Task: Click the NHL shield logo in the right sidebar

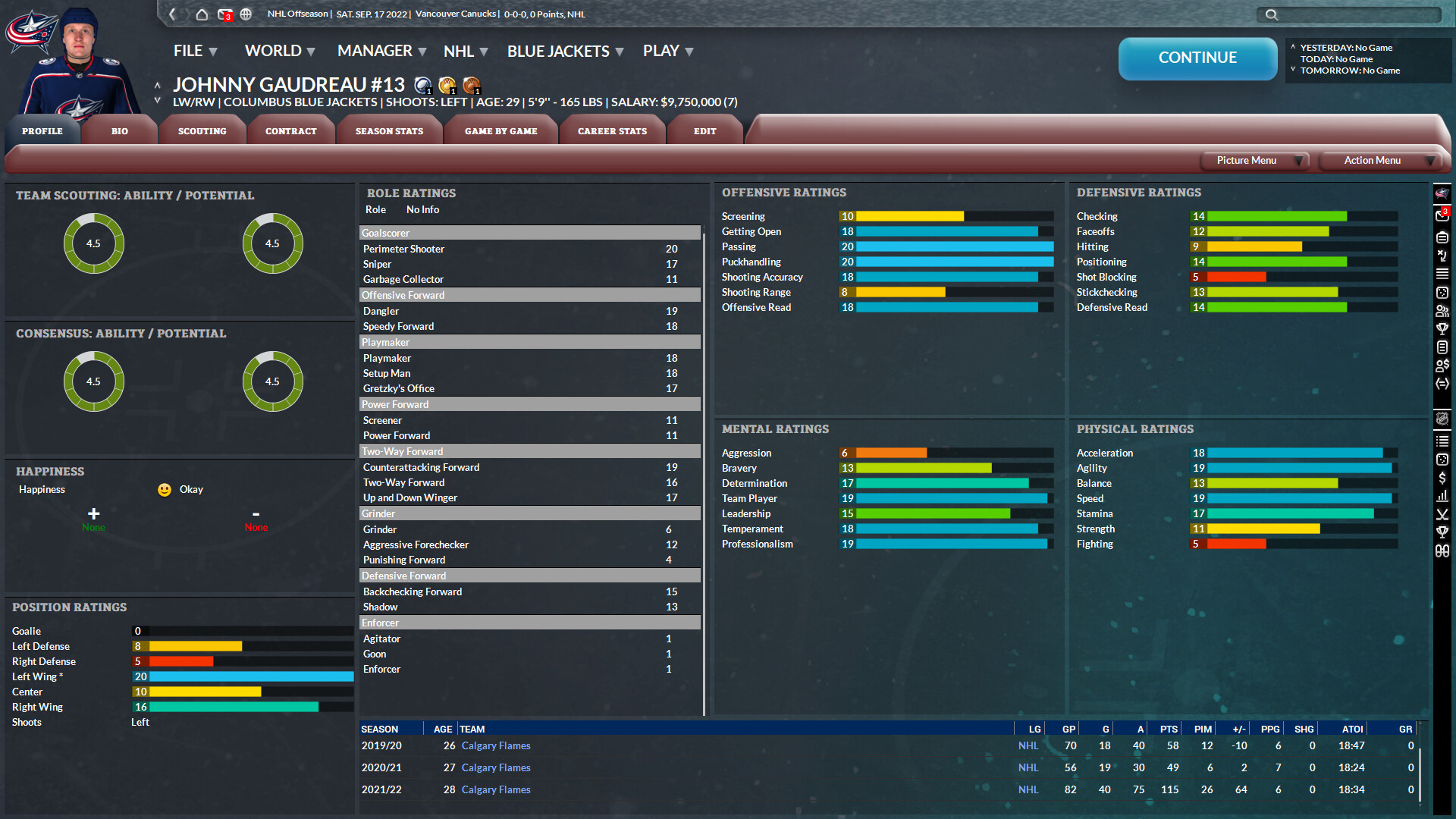Action: pos(1442,420)
